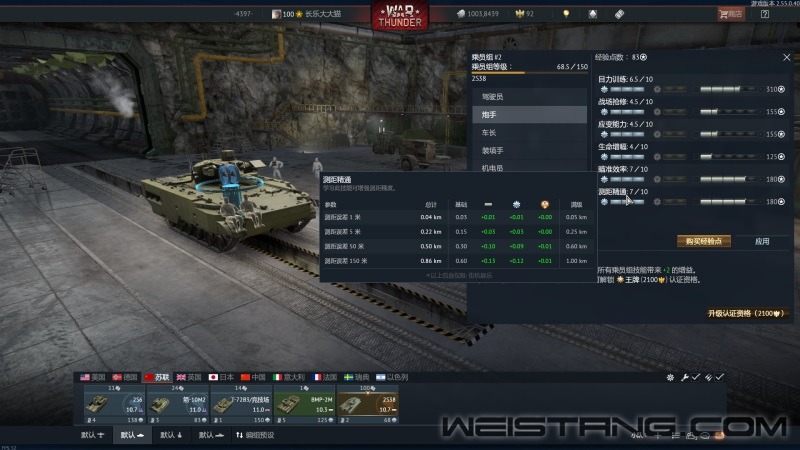Click the light bulb icon in top bar
800x450 pixels.
coord(565,14)
